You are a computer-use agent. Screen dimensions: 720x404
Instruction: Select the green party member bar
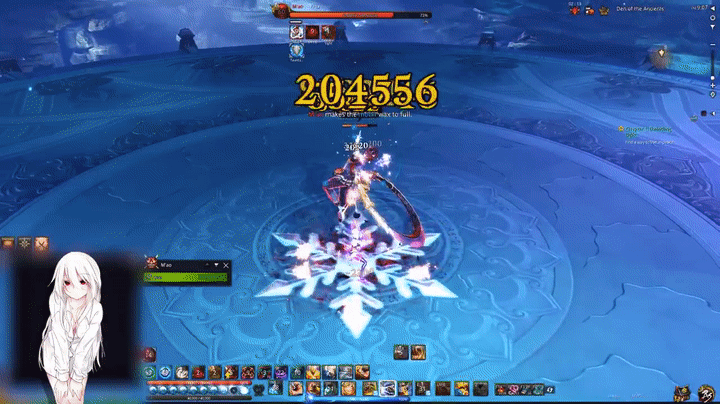click(187, 277)
